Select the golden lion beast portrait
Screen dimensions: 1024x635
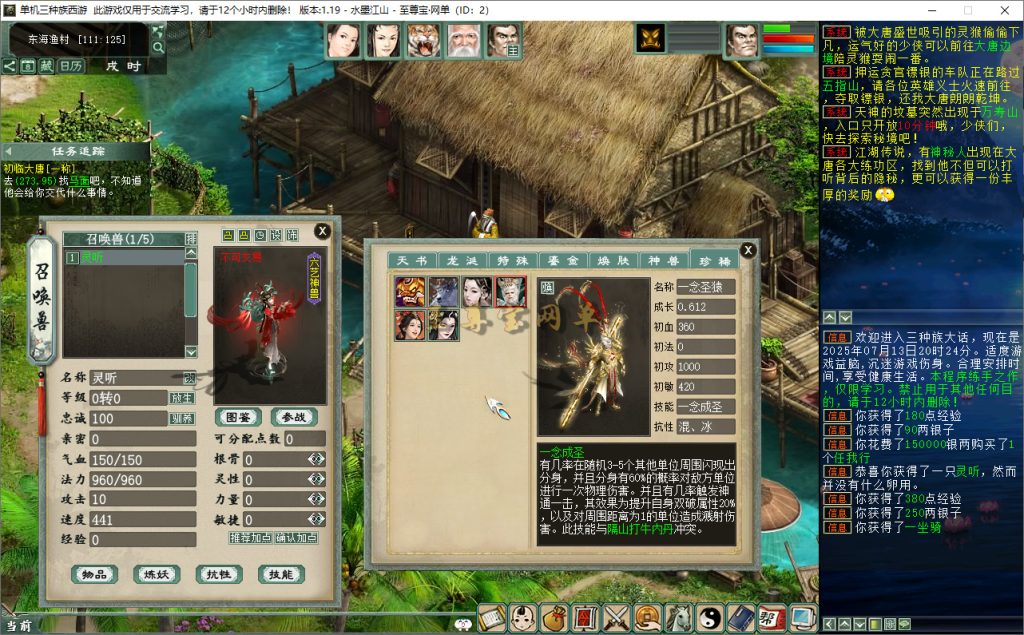pyautogui.click(x=410, y=292)
